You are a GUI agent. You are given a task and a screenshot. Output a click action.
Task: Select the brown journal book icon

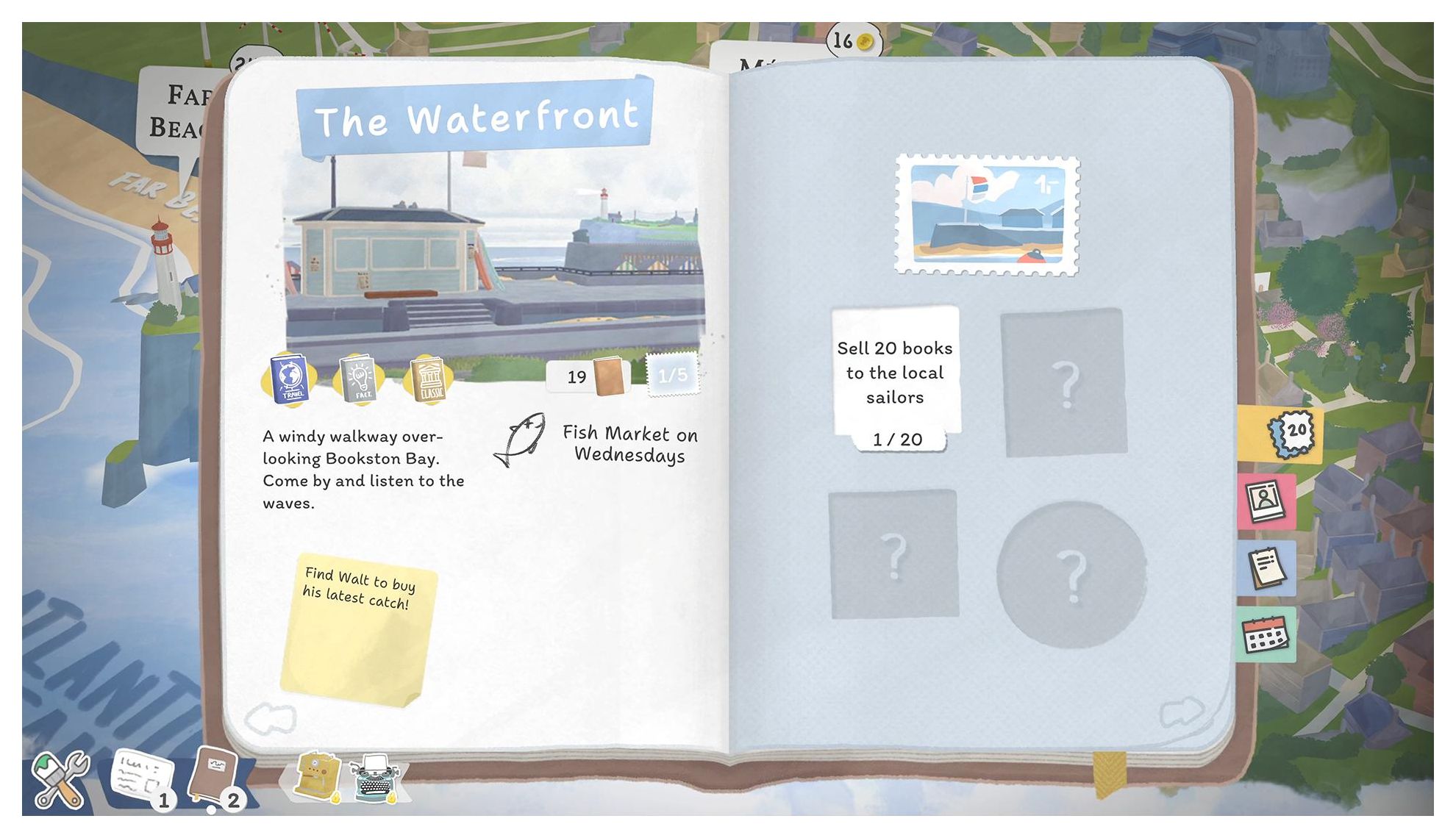click(215, 776)
